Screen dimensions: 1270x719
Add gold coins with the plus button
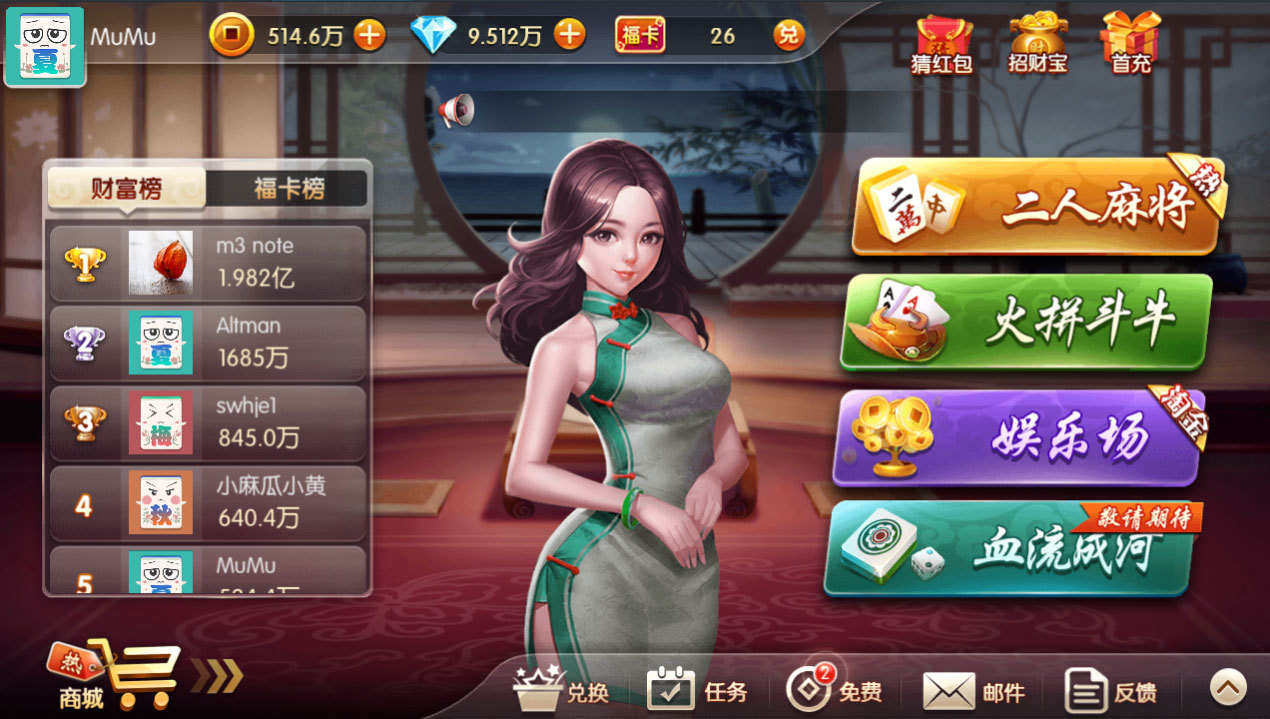[x=369, y=36]
